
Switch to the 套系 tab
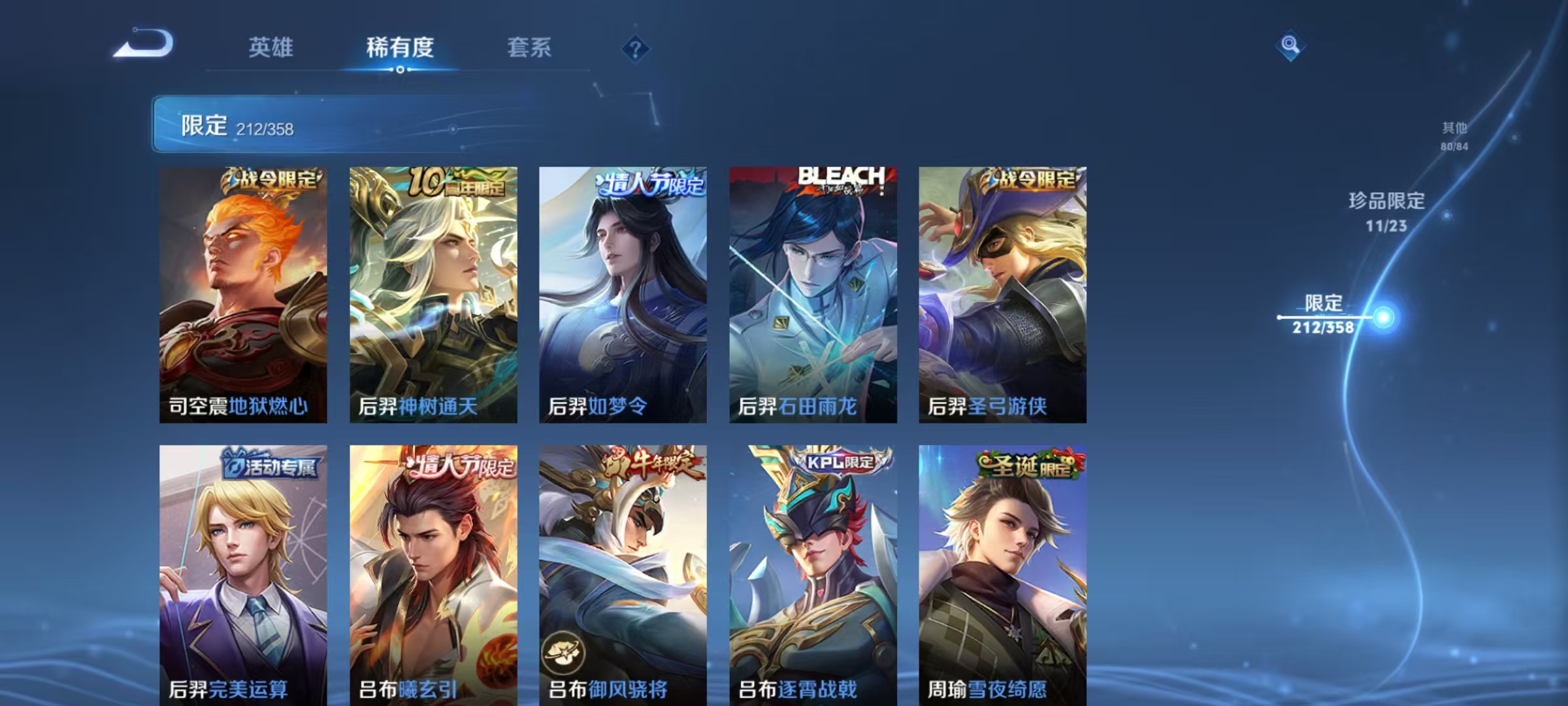click(x=530, y=48)
